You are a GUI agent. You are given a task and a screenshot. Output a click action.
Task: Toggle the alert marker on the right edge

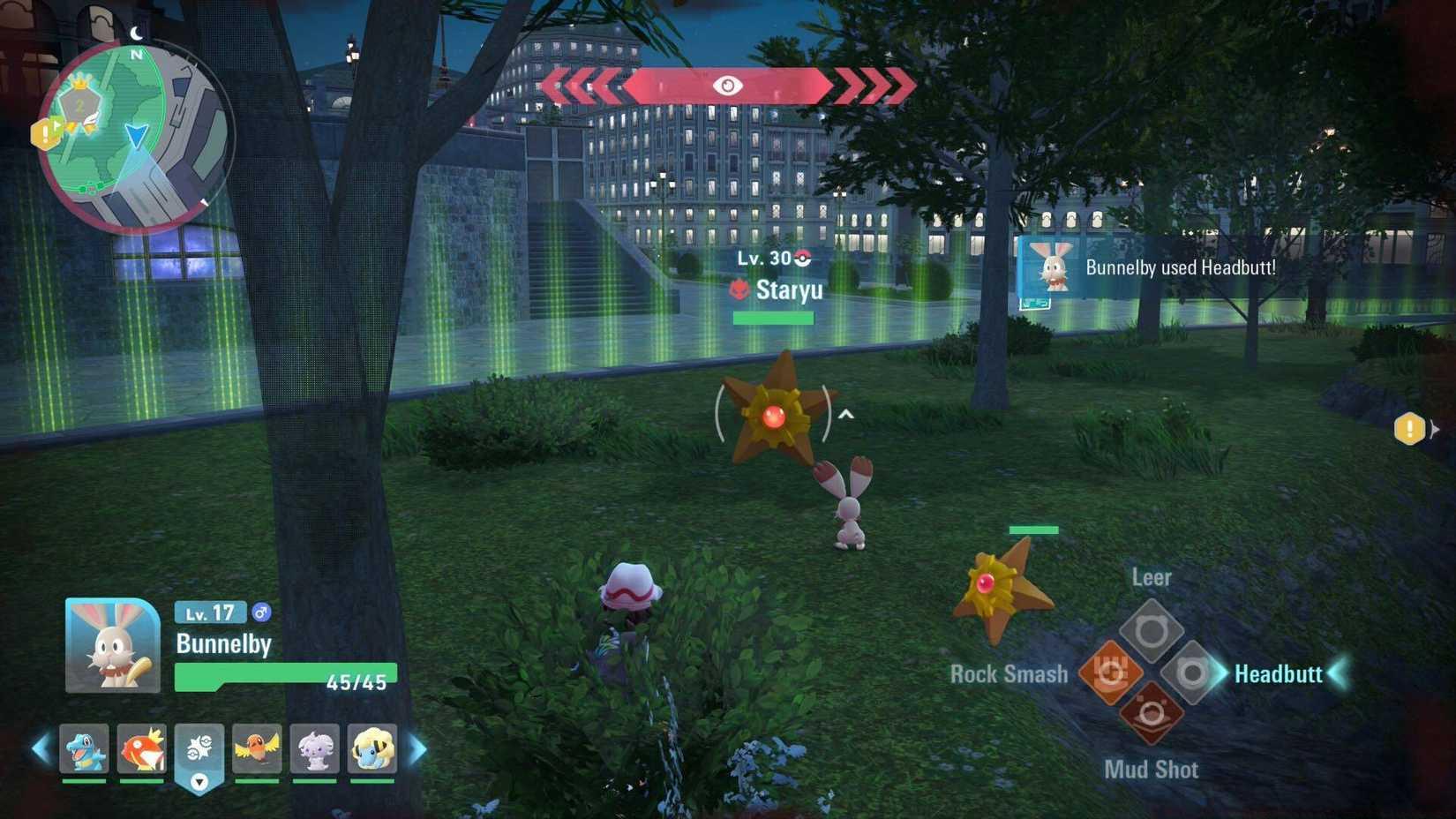pos(1409,428)
